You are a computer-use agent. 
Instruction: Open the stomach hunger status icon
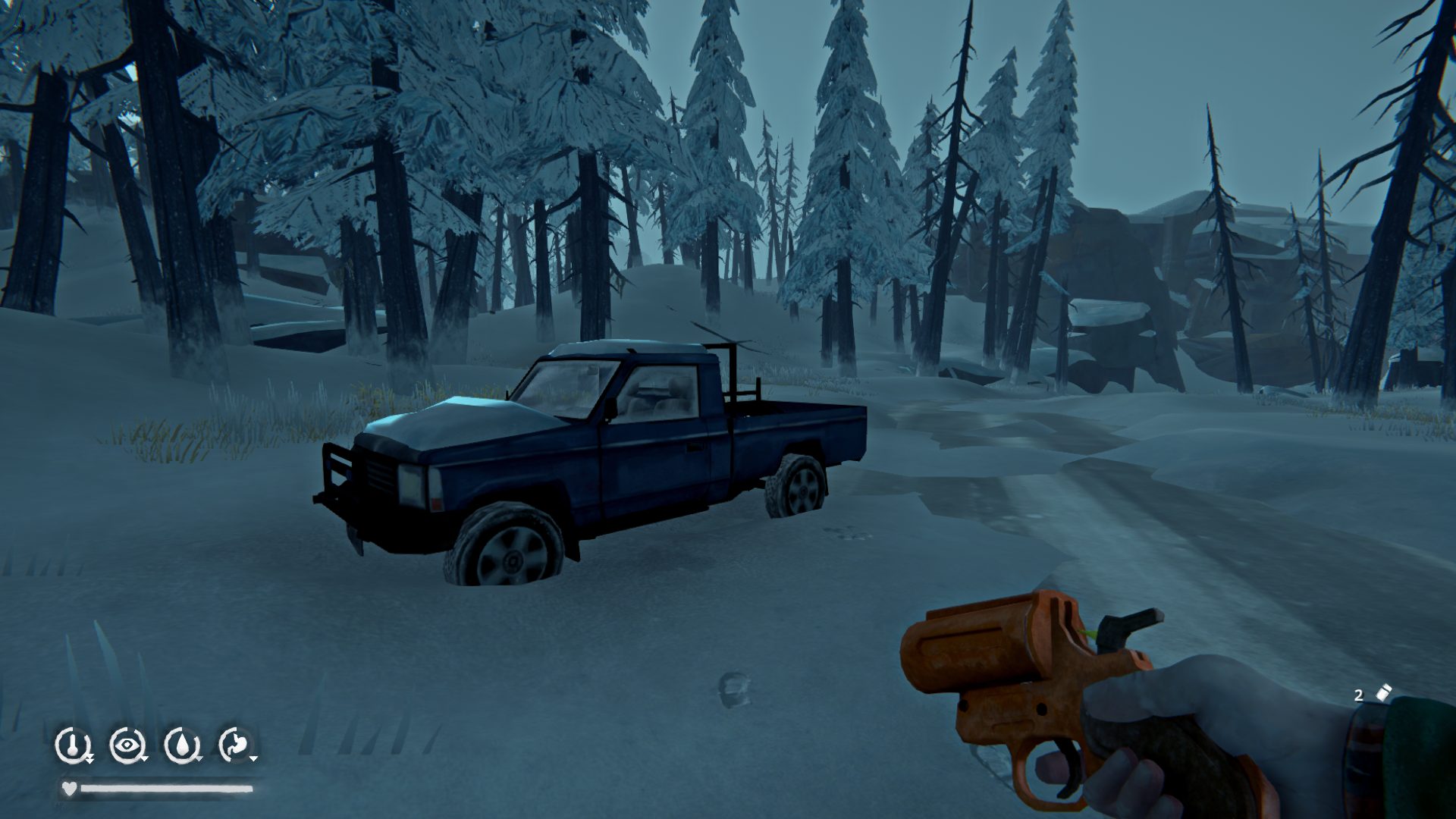[236, 745]
